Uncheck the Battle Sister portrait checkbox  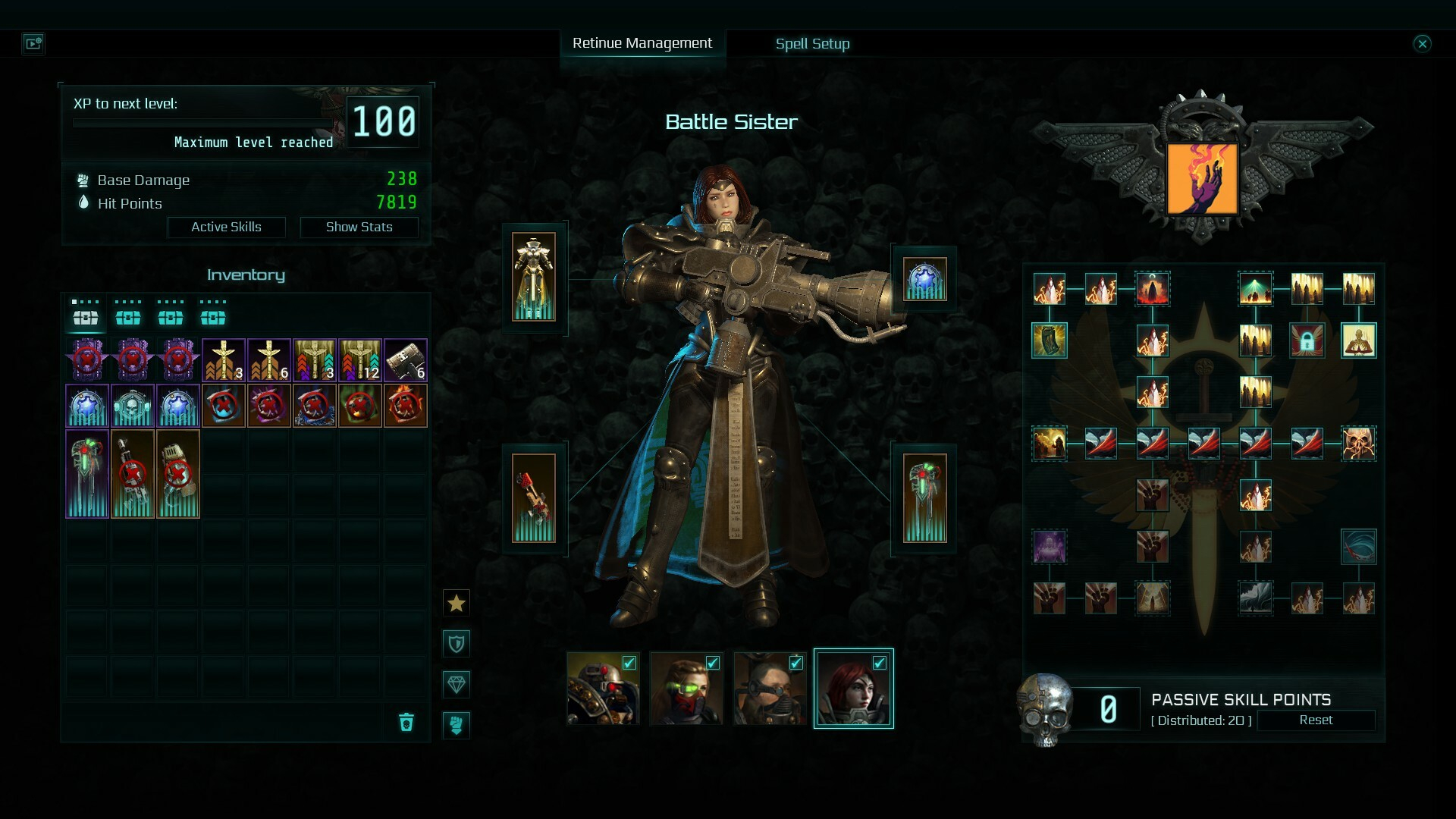coord(878,662)
